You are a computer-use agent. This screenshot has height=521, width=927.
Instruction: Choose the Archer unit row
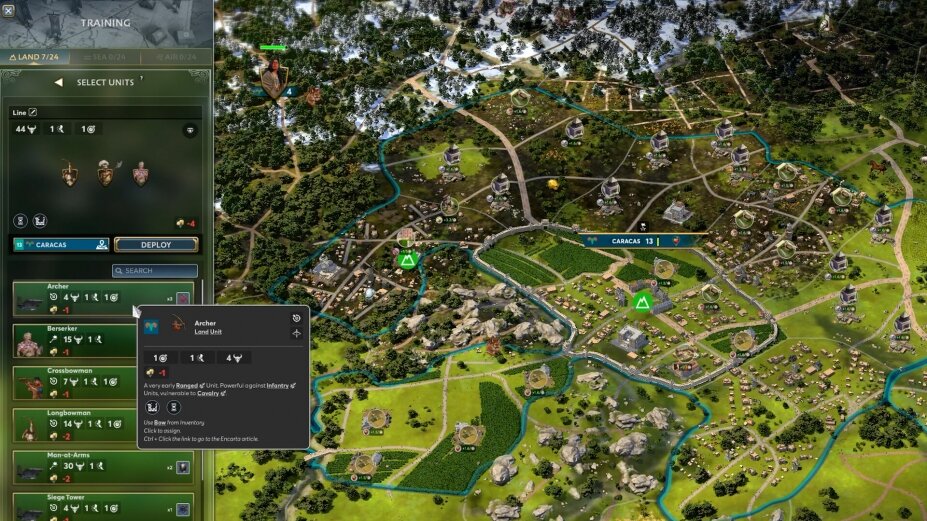70,298
